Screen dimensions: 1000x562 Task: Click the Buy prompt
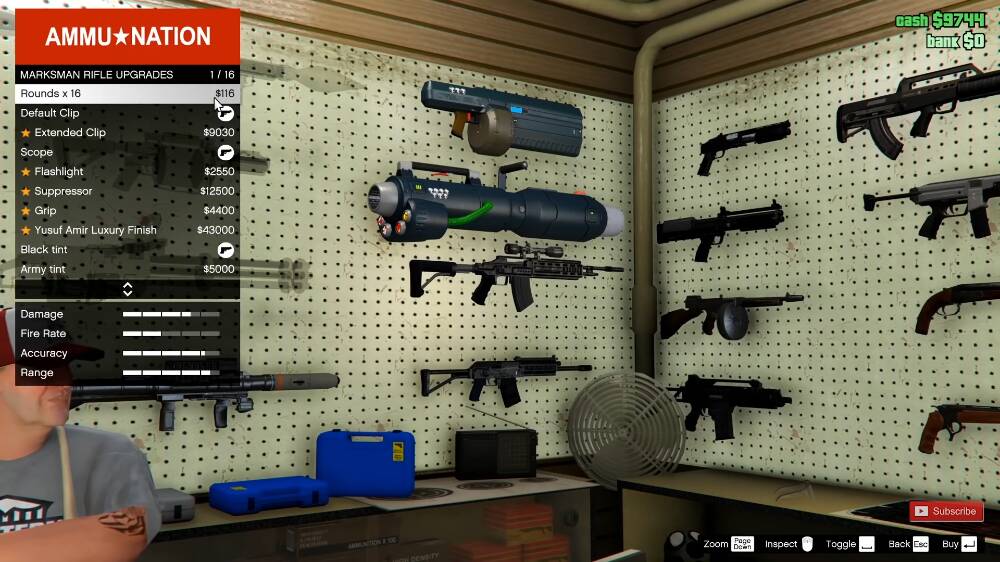(959, 544)
